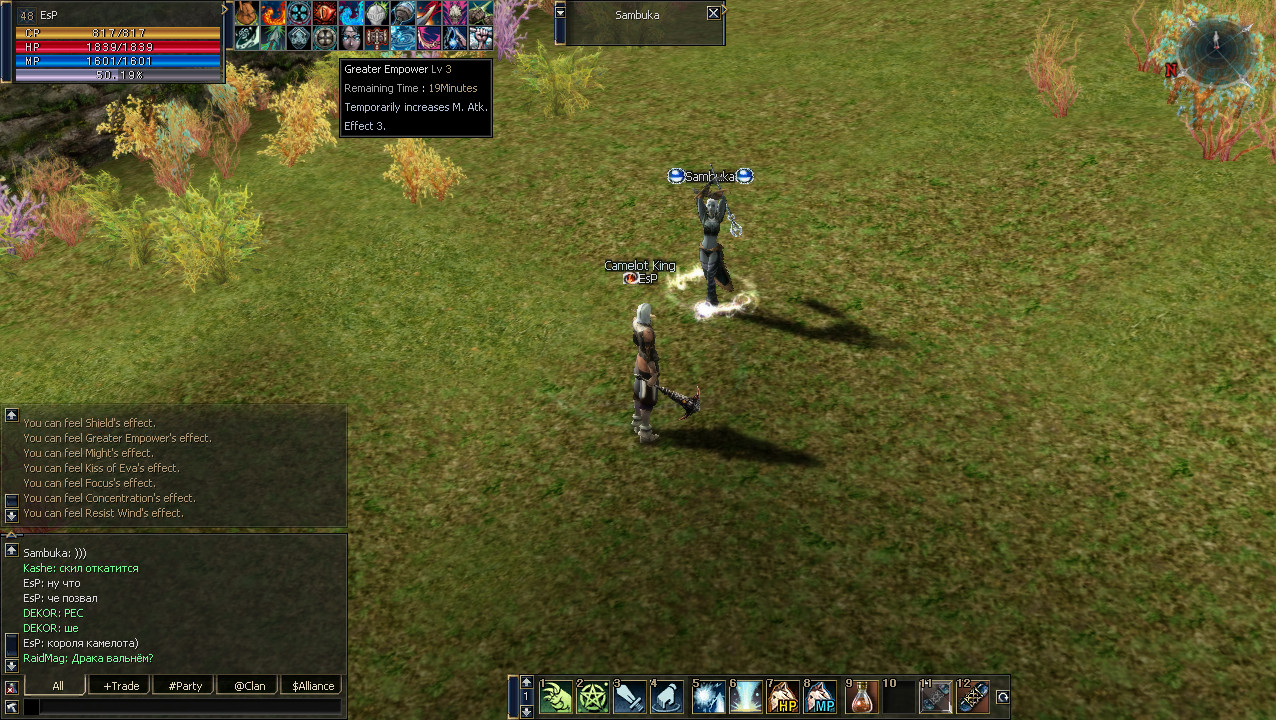Use the hand pick-up action in slot 4

(x=667, y=697)
